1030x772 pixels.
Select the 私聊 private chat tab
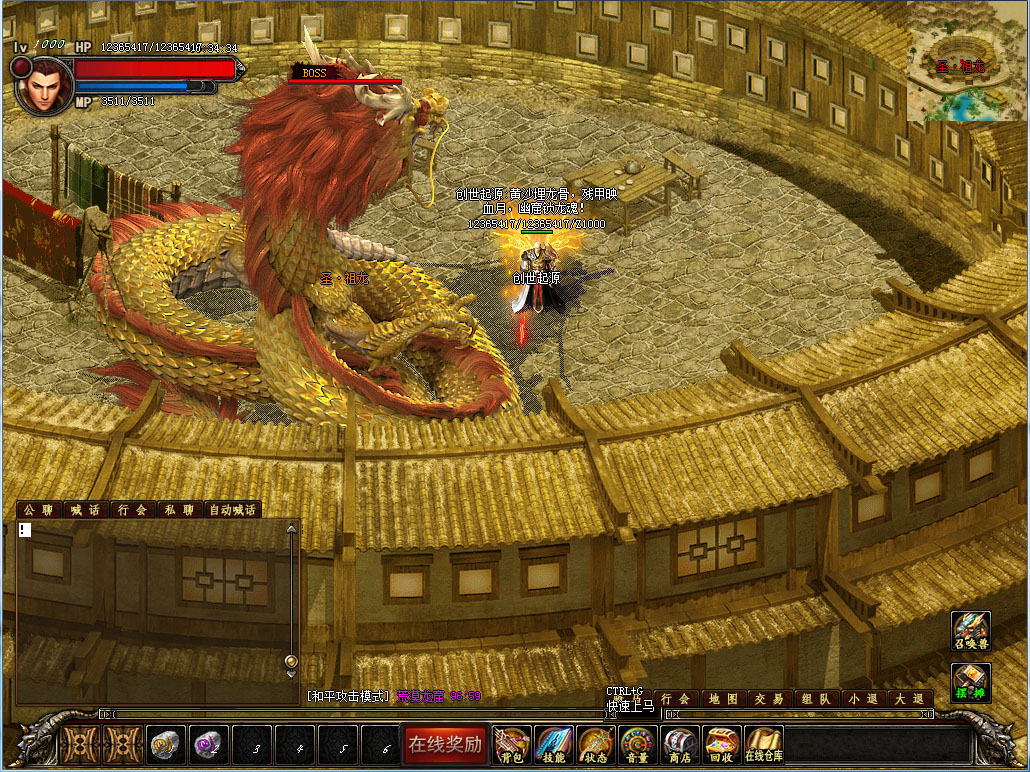click(179, 510)
